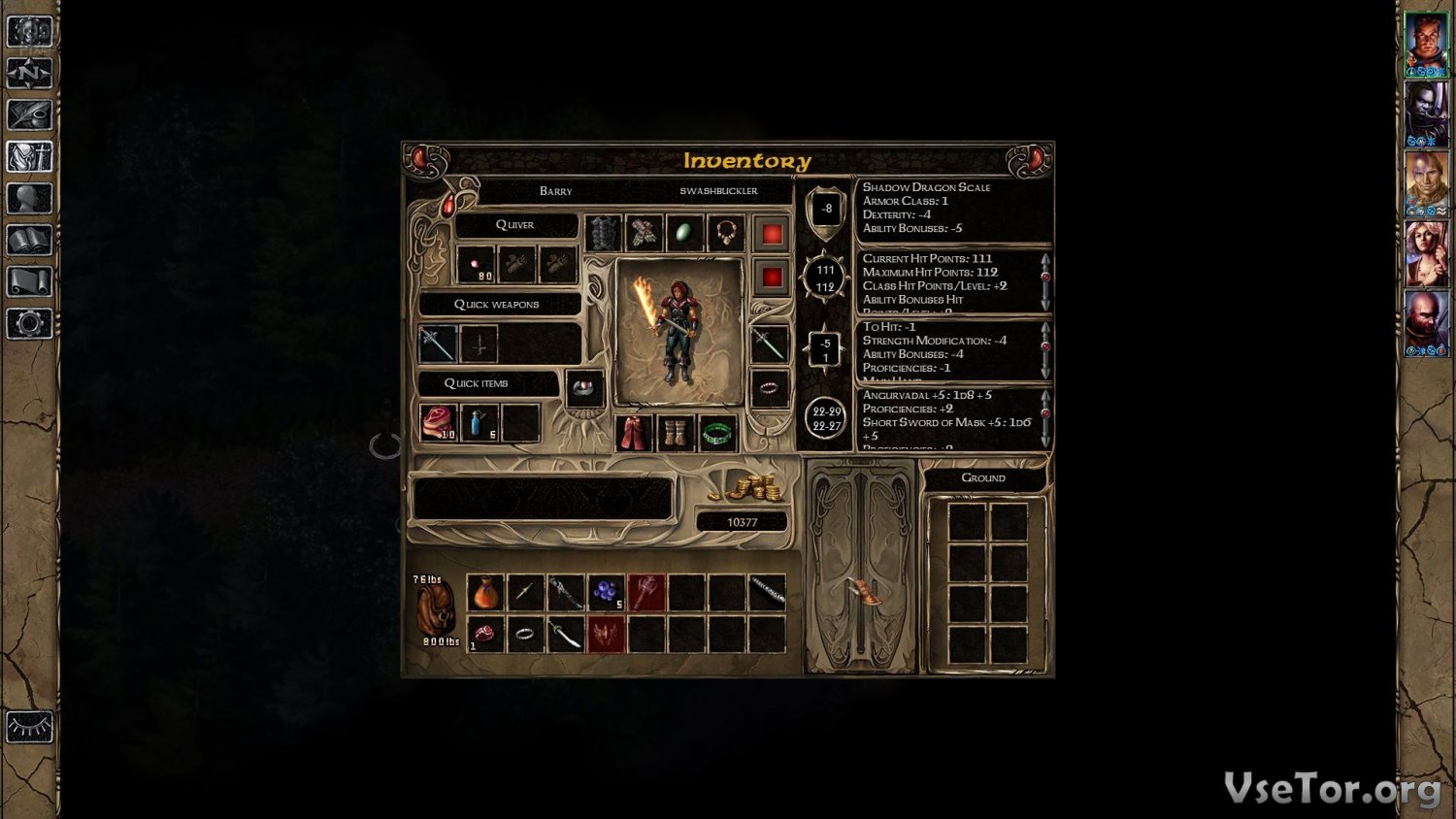Open the priest scroll button
This screenshot has width=1456, height=819.
pyautogui.click(x=29, y=281)
